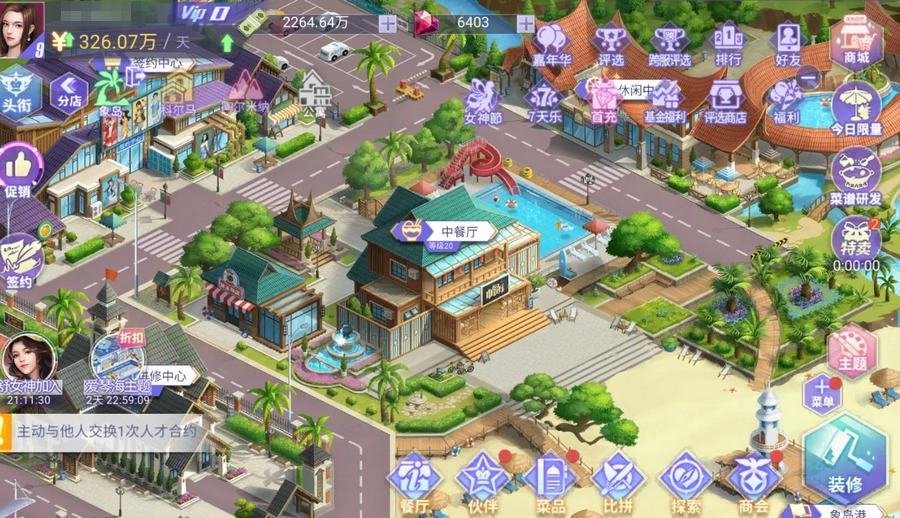
Task: Open the 7天乐 seven-day event
Action: pos(543,101)
